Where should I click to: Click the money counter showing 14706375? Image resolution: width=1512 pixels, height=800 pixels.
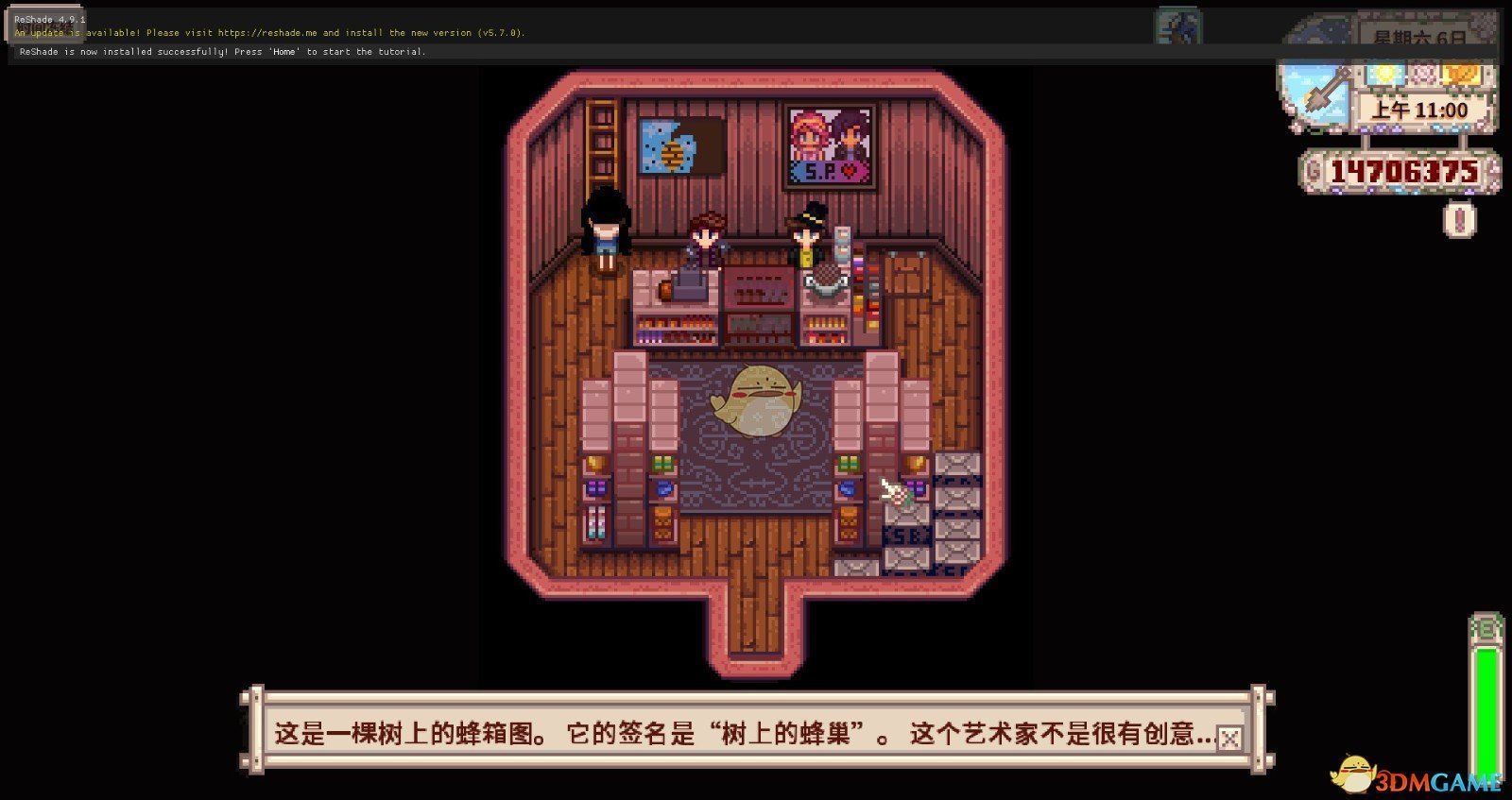click(x=1401, y=171)
